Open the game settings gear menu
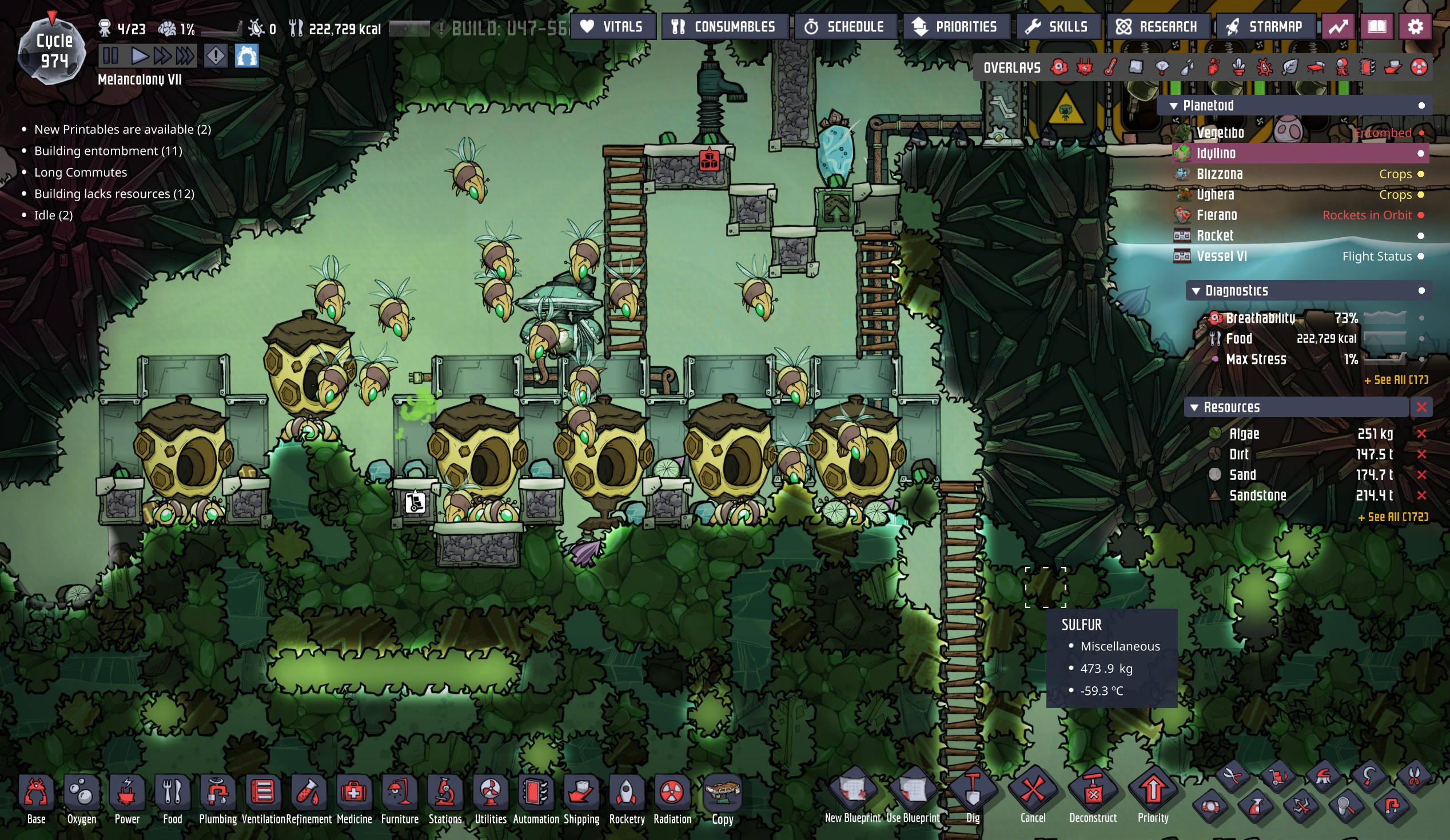This screenshot has width=1450, height=840. (1415, 27)
